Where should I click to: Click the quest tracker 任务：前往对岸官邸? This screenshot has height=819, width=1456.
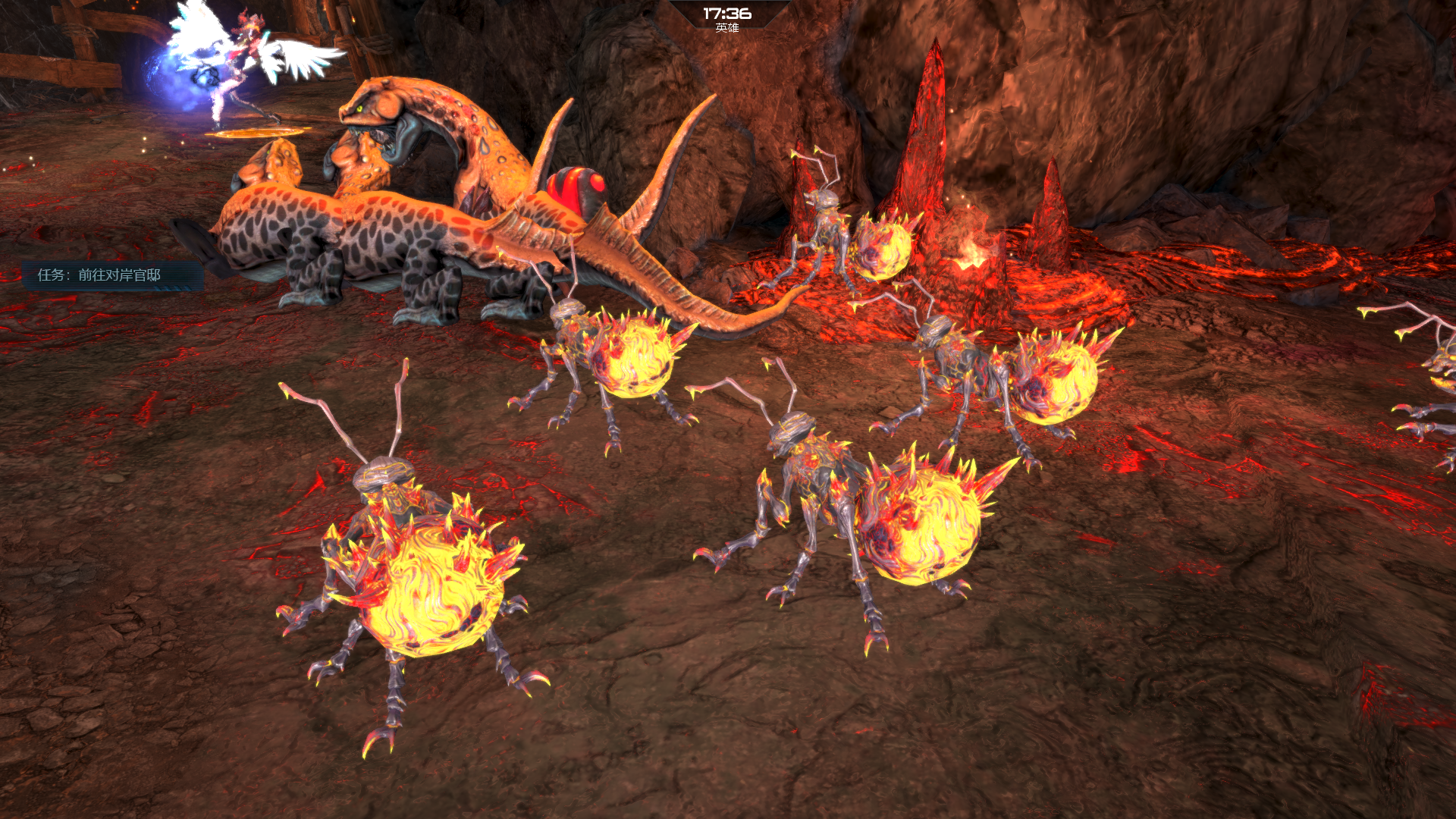coord(100,275)
